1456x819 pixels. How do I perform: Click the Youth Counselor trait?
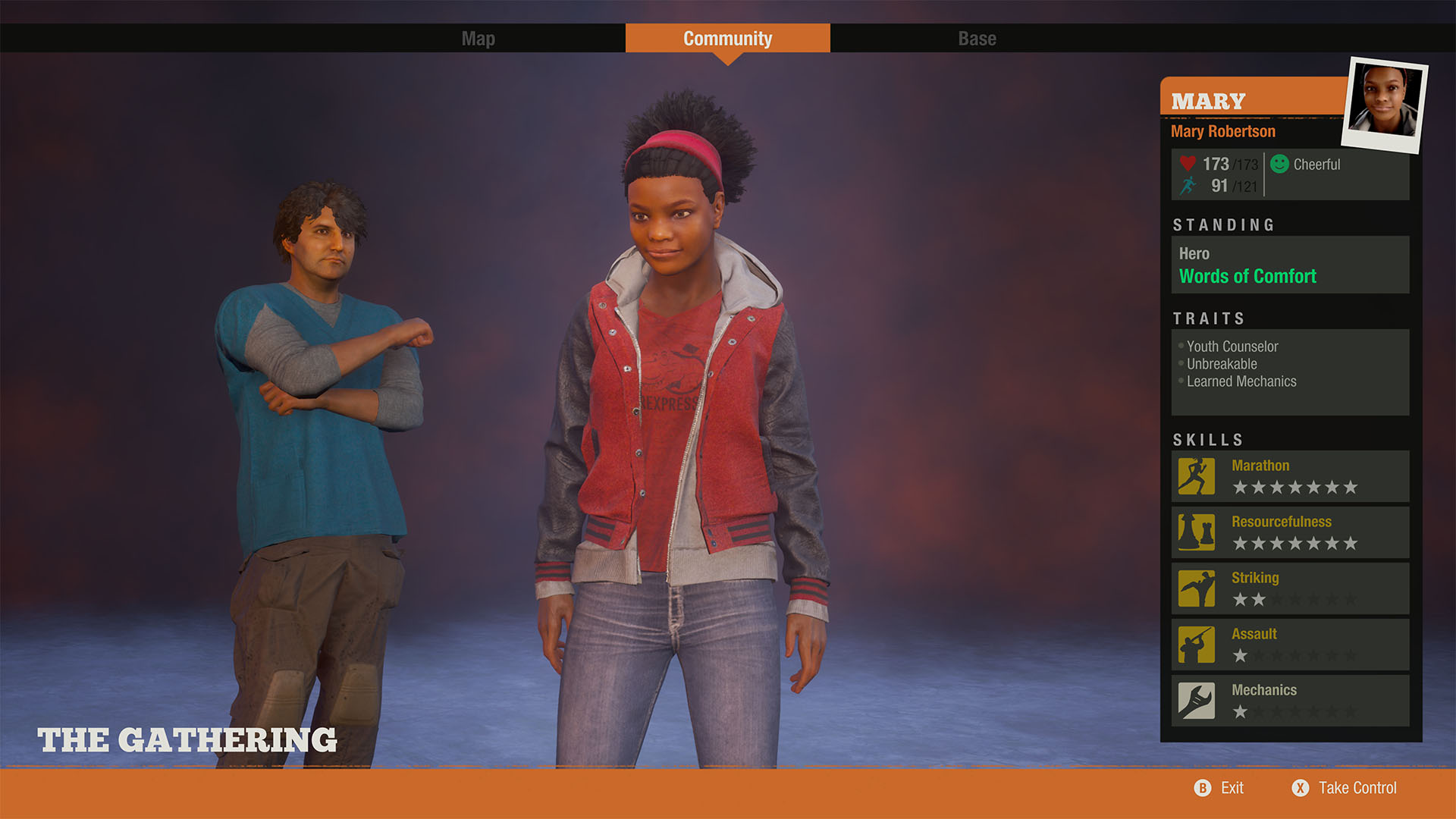(1232, 347)
